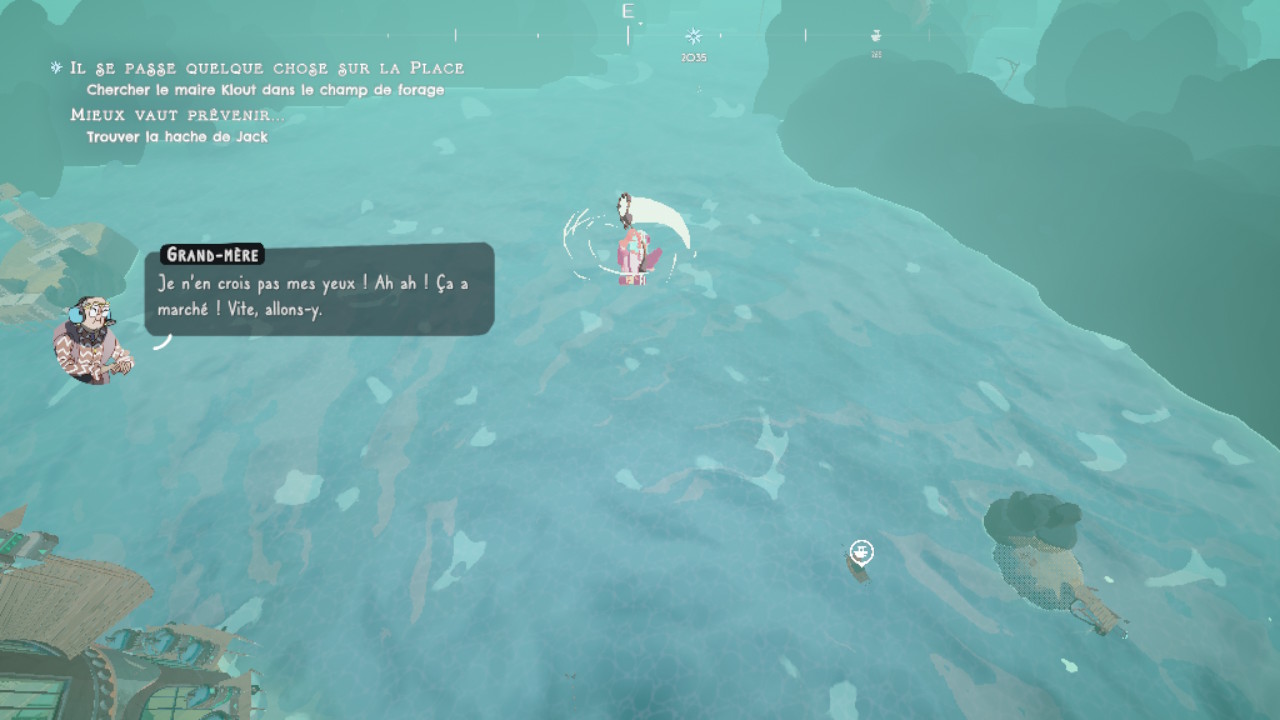This screenshot has width=1280, height=720.
Task: Click Grand-mère's speaker portrait
Action: click(x=92, y=340)
